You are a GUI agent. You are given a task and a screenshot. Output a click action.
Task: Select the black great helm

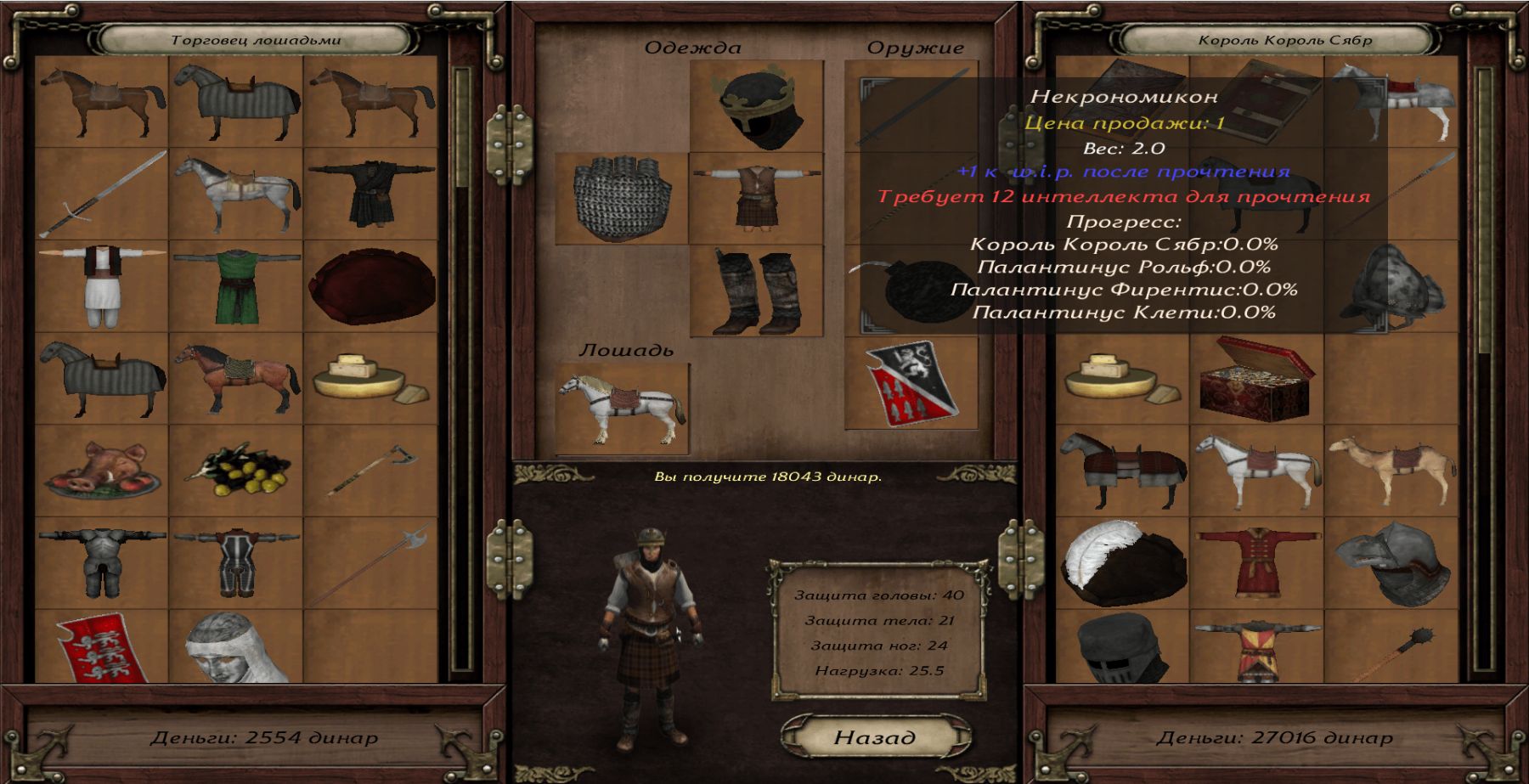point(1122,649)
